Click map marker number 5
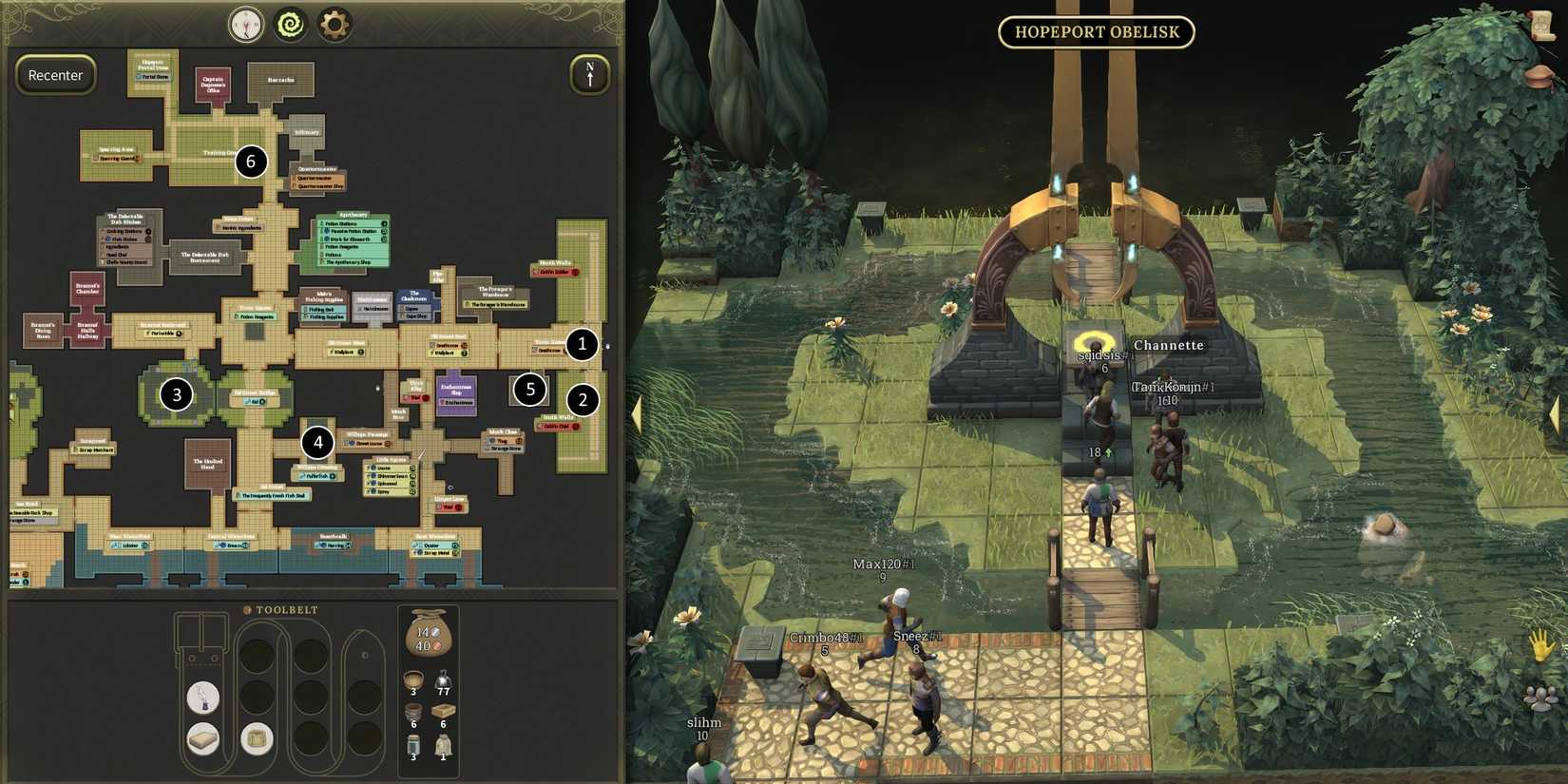1568x784 pixels. tap(530, 390)
